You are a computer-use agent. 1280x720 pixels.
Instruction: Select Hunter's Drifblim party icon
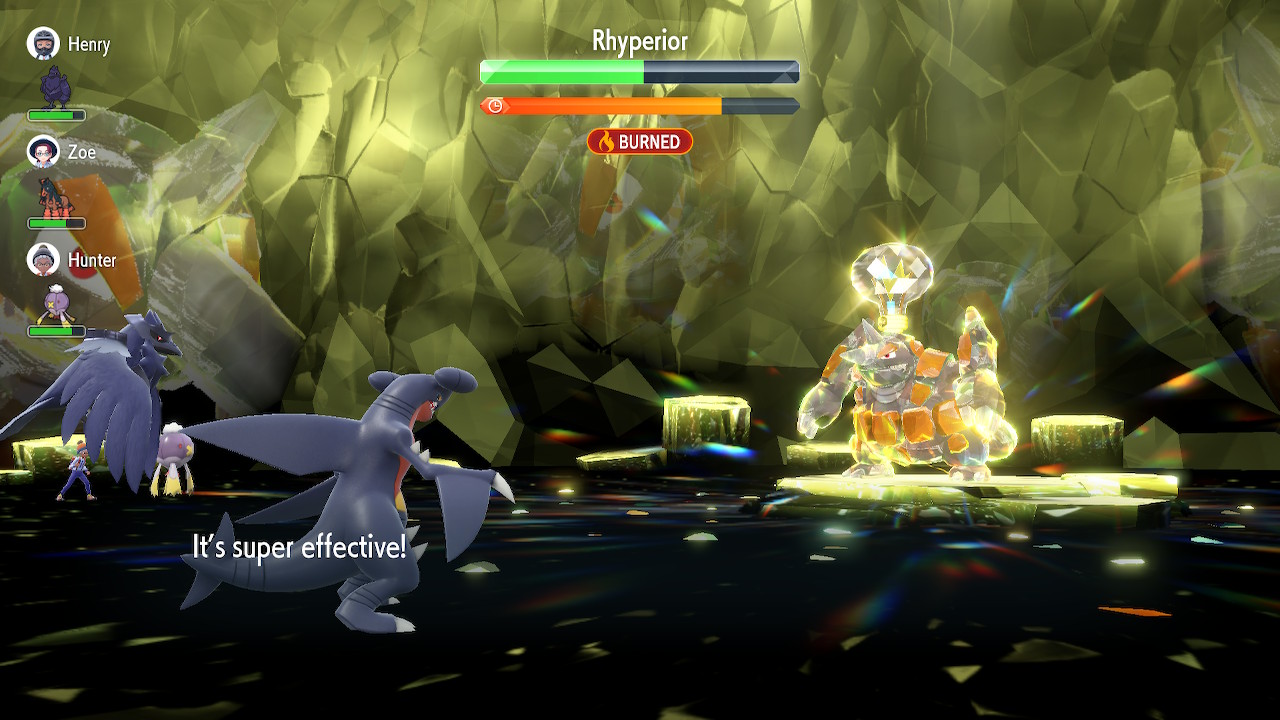point(54,304)
